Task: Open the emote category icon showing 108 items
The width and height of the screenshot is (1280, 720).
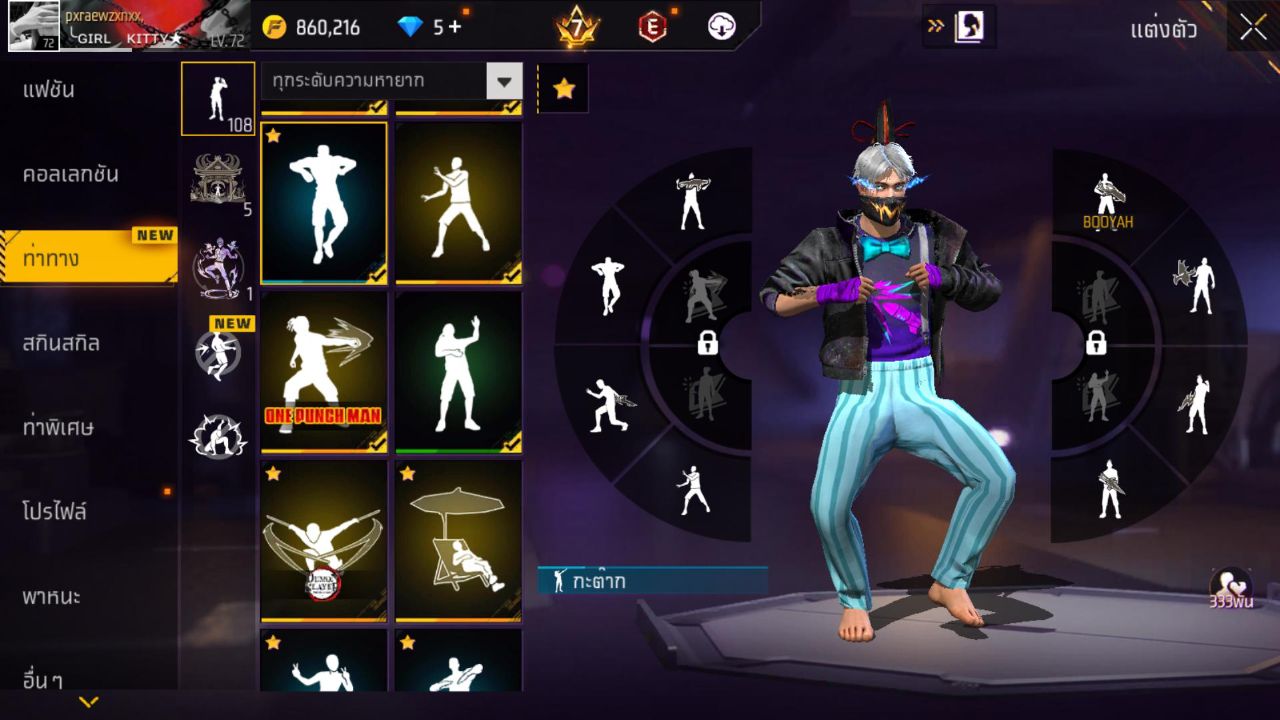Action: [218, 100]
